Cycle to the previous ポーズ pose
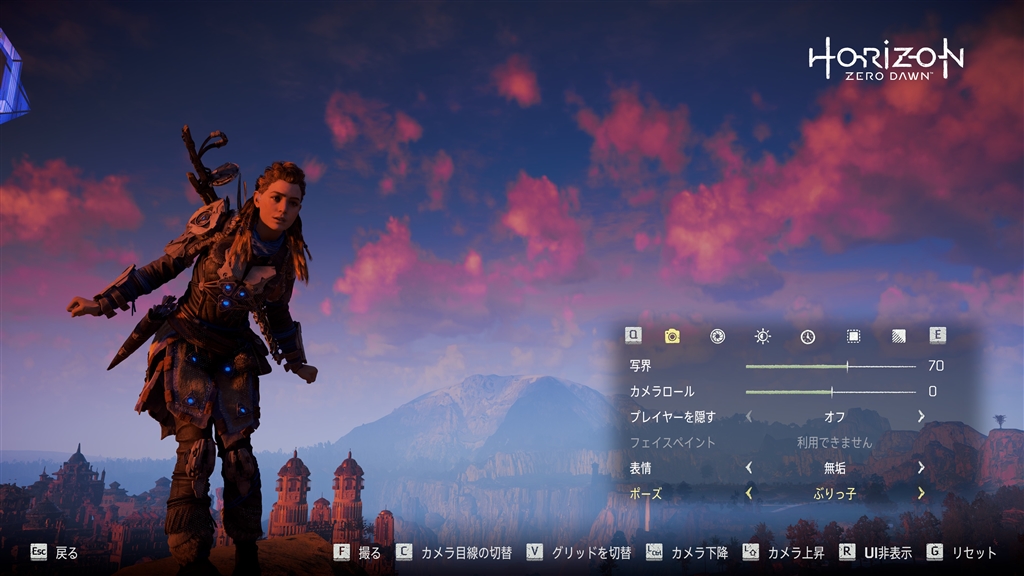The height and width of the screenshot is (576, 1024). [749, 493]
